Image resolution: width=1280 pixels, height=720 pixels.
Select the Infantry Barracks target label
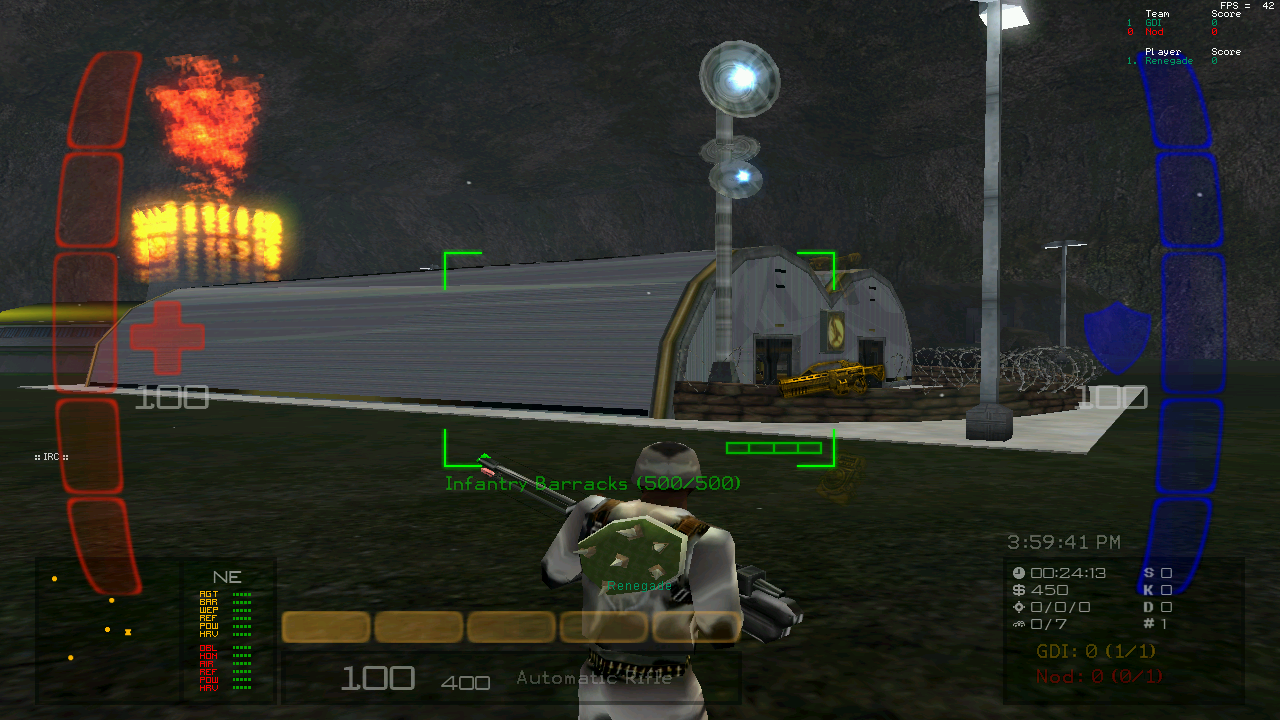tap(593, 484)
